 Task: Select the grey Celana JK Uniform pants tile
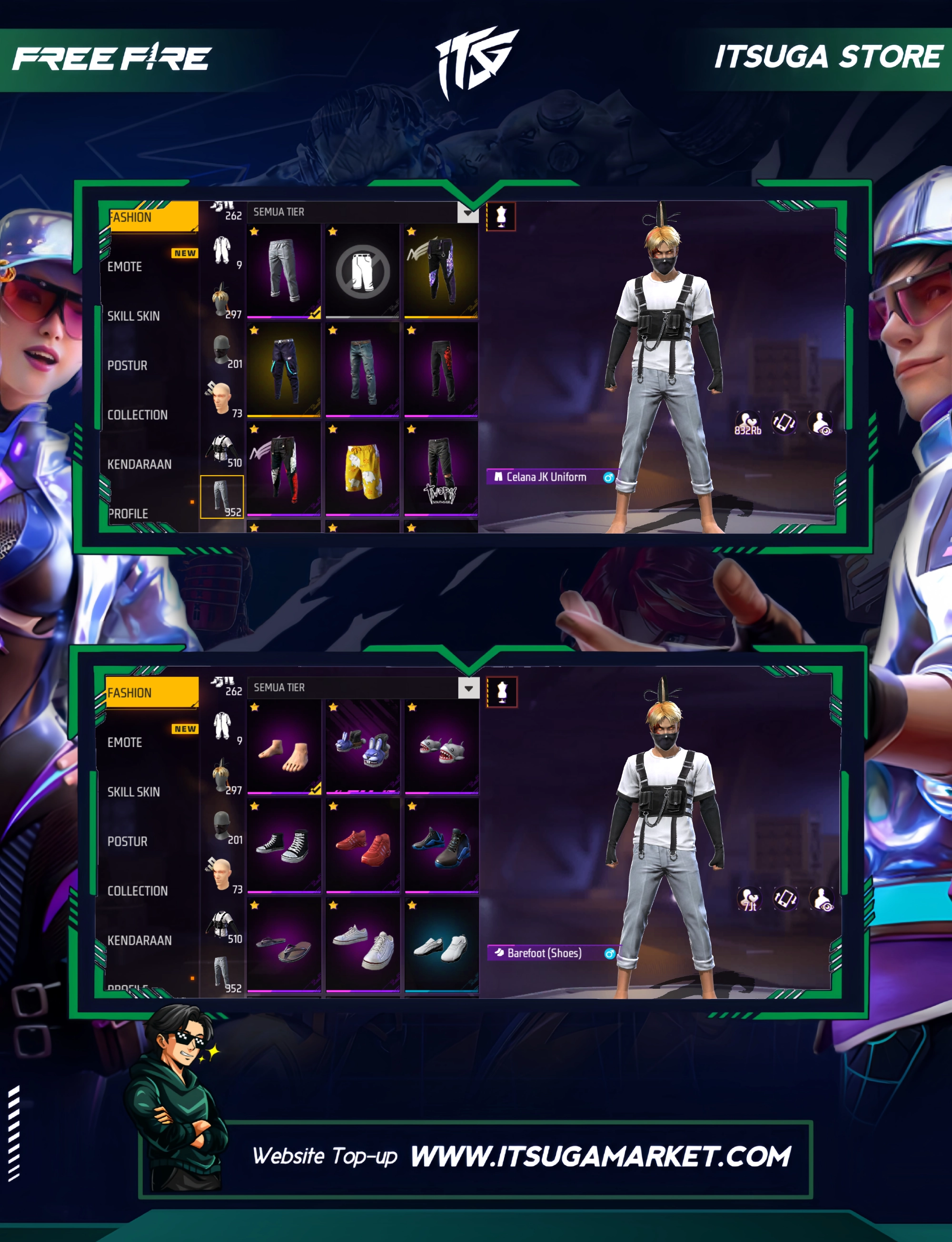tap(283, 270)
